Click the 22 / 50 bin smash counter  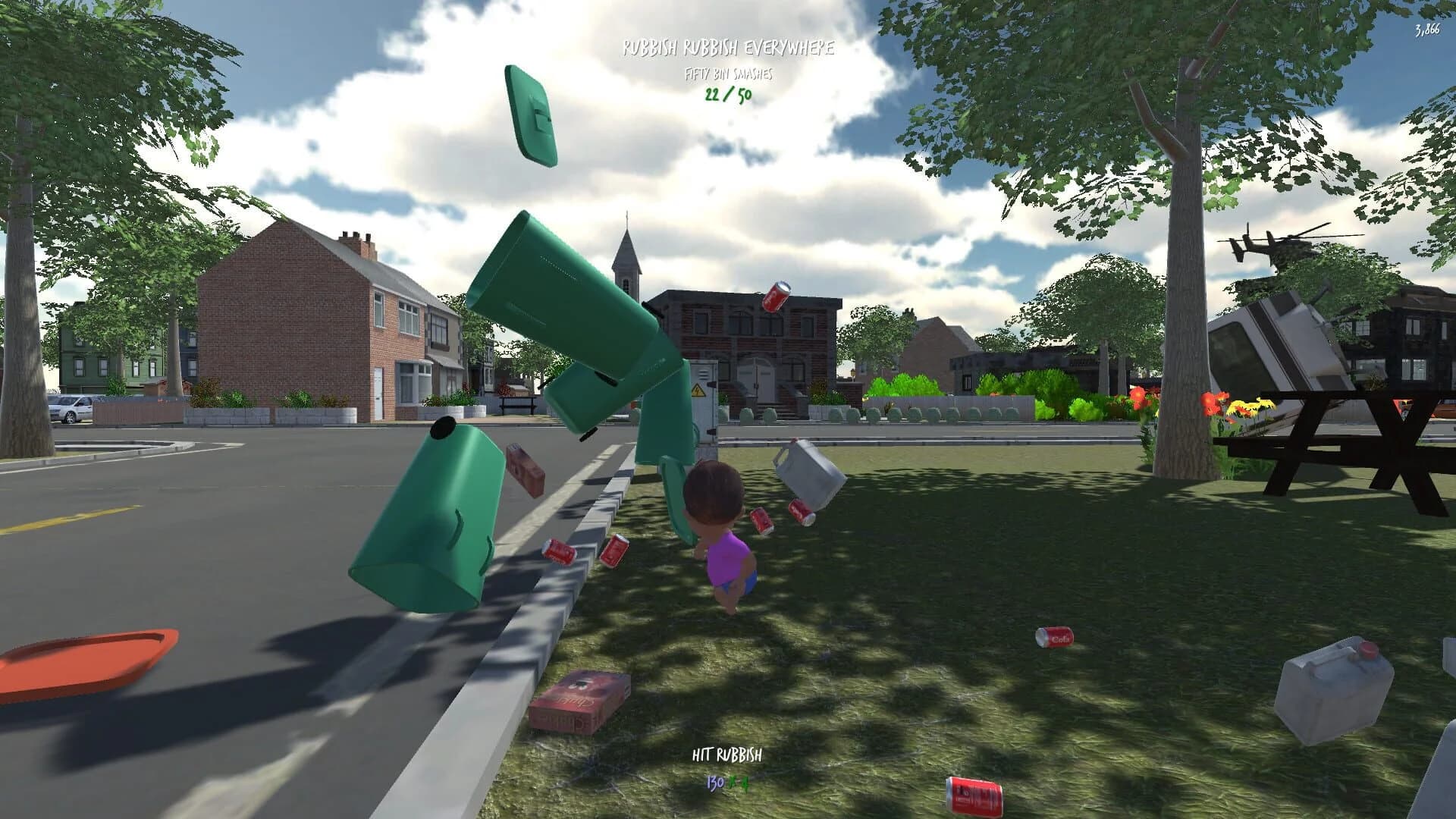726,97
